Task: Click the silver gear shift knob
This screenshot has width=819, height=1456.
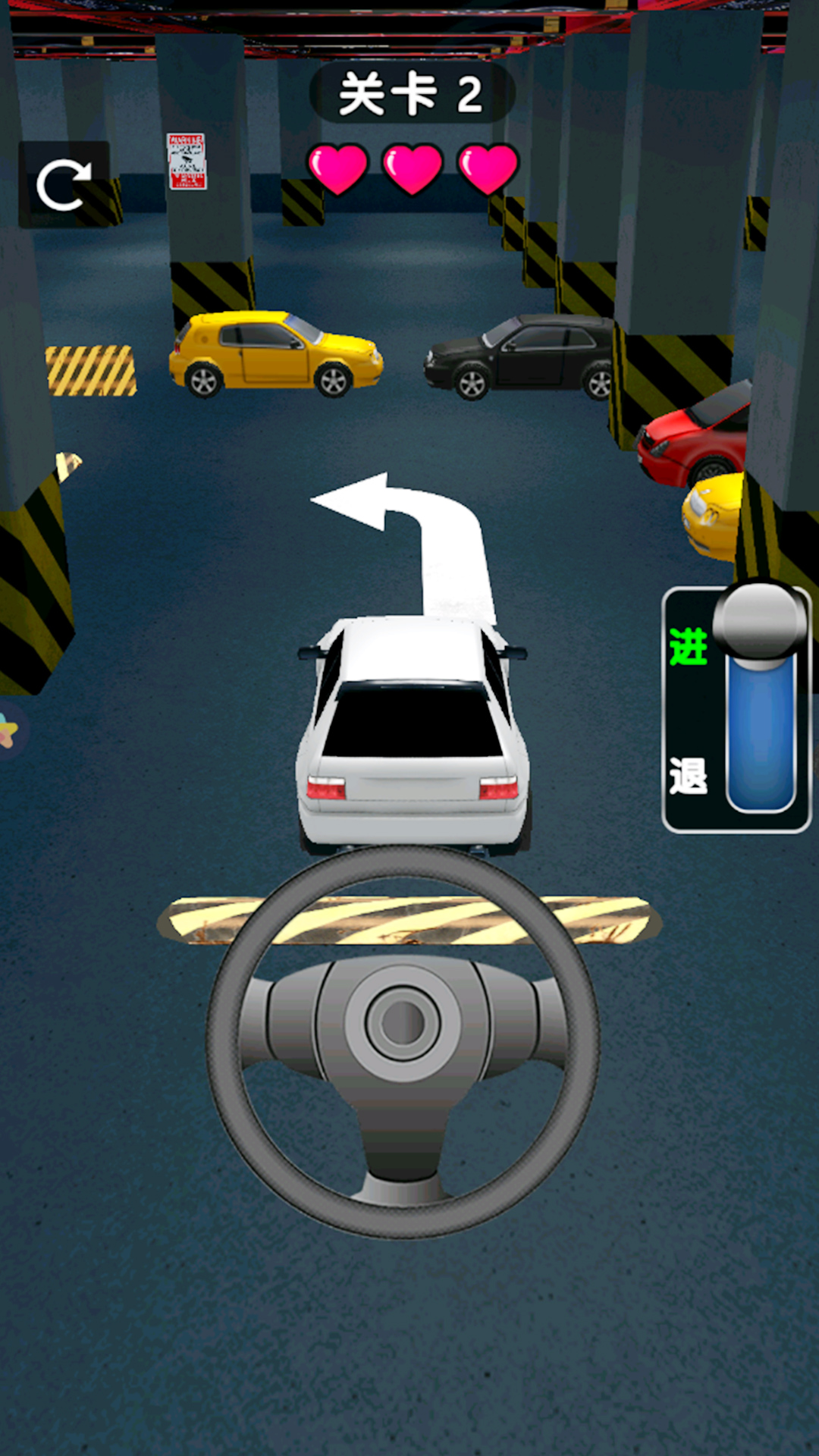Action: point(760,620)
